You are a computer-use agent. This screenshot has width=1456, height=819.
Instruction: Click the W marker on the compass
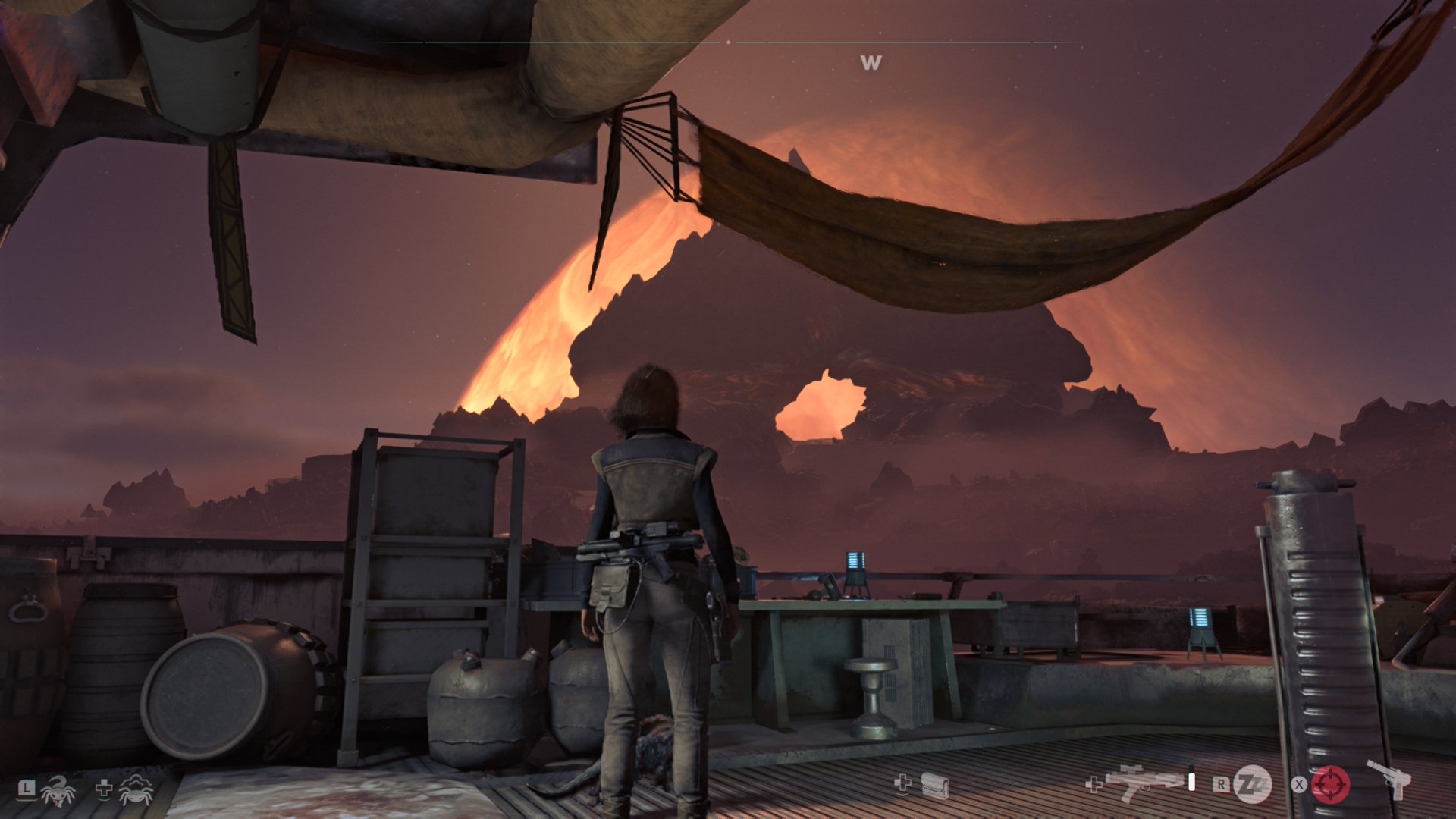point(871,63)
